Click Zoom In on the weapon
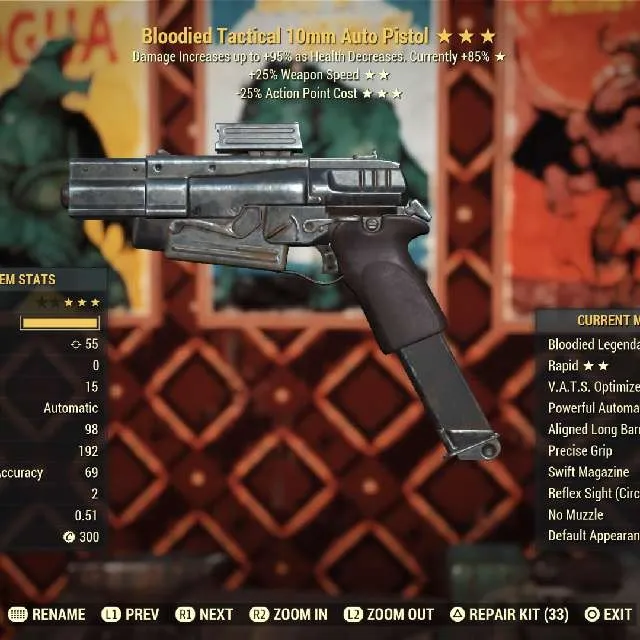This screenshot has height=640, width=640. tap(288, 615)
